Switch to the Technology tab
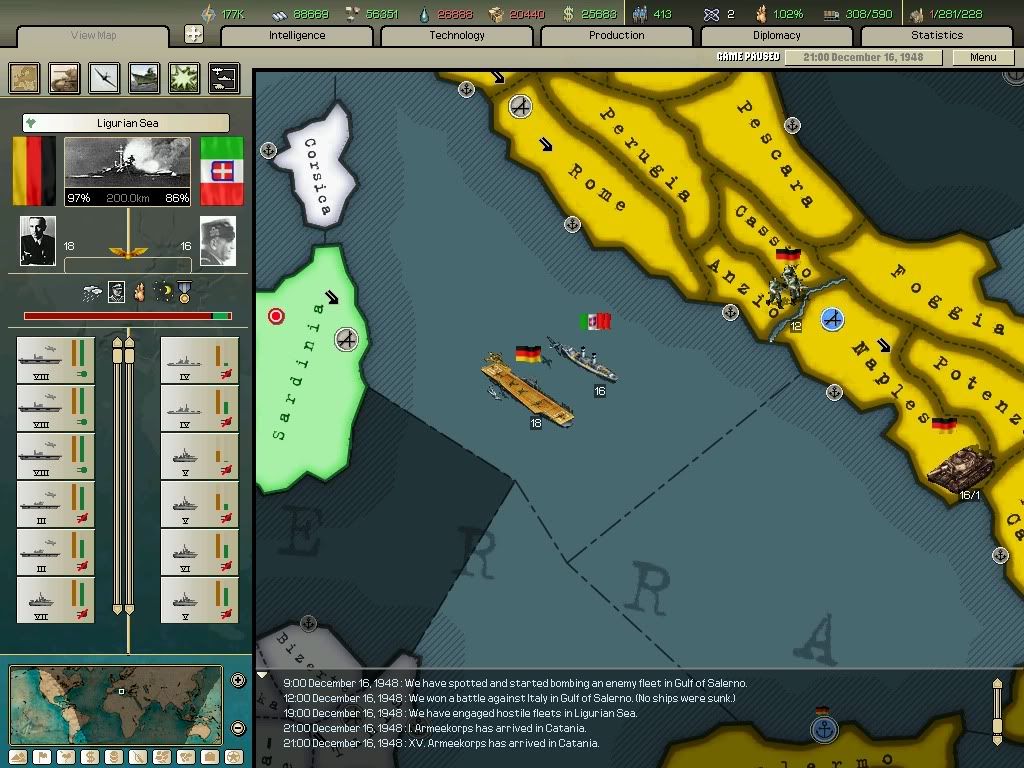1024x768 pixels. tap(457, 36)
